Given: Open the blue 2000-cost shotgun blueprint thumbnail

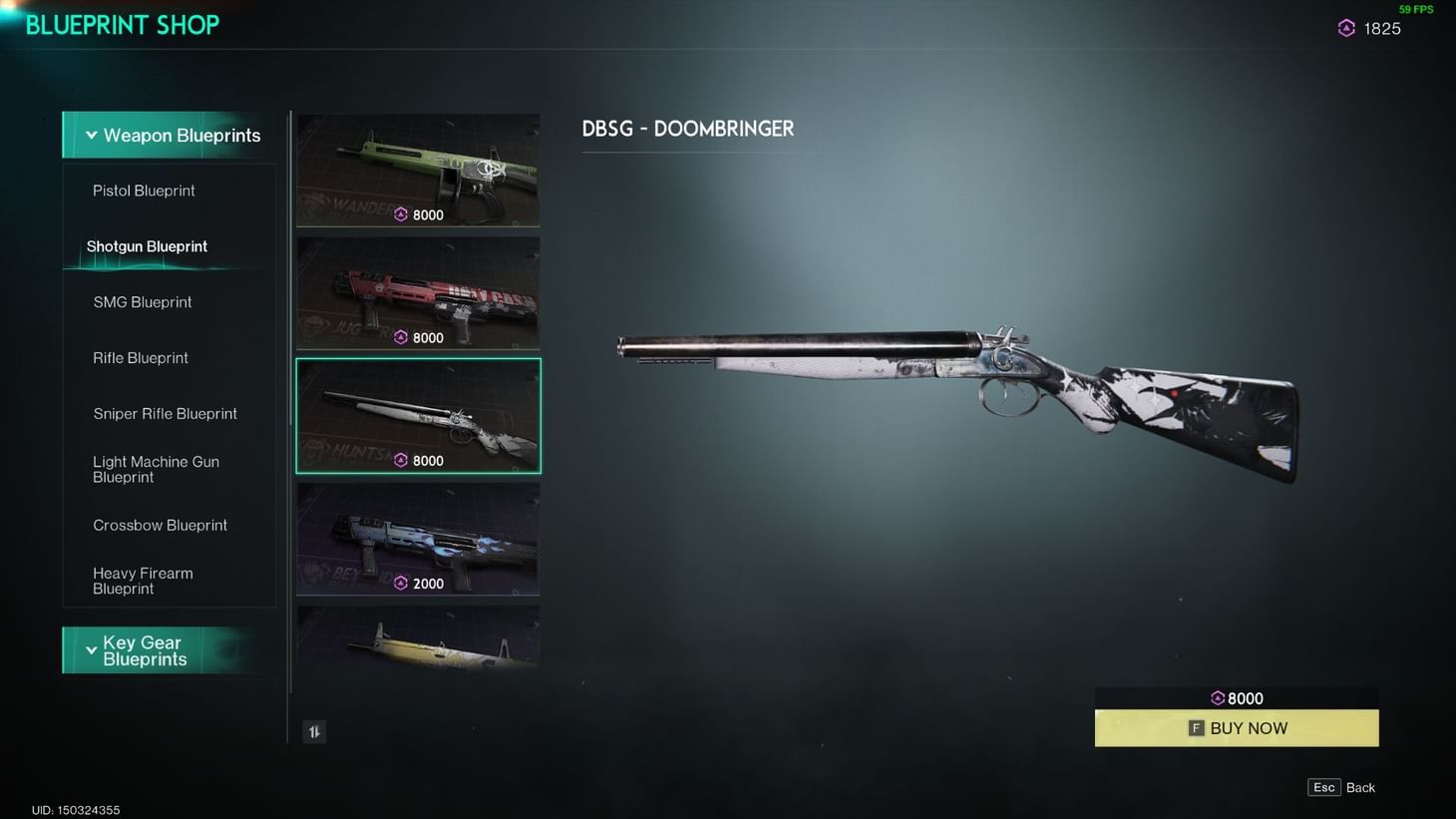Looking at the screenshot, I should (418, 539).
